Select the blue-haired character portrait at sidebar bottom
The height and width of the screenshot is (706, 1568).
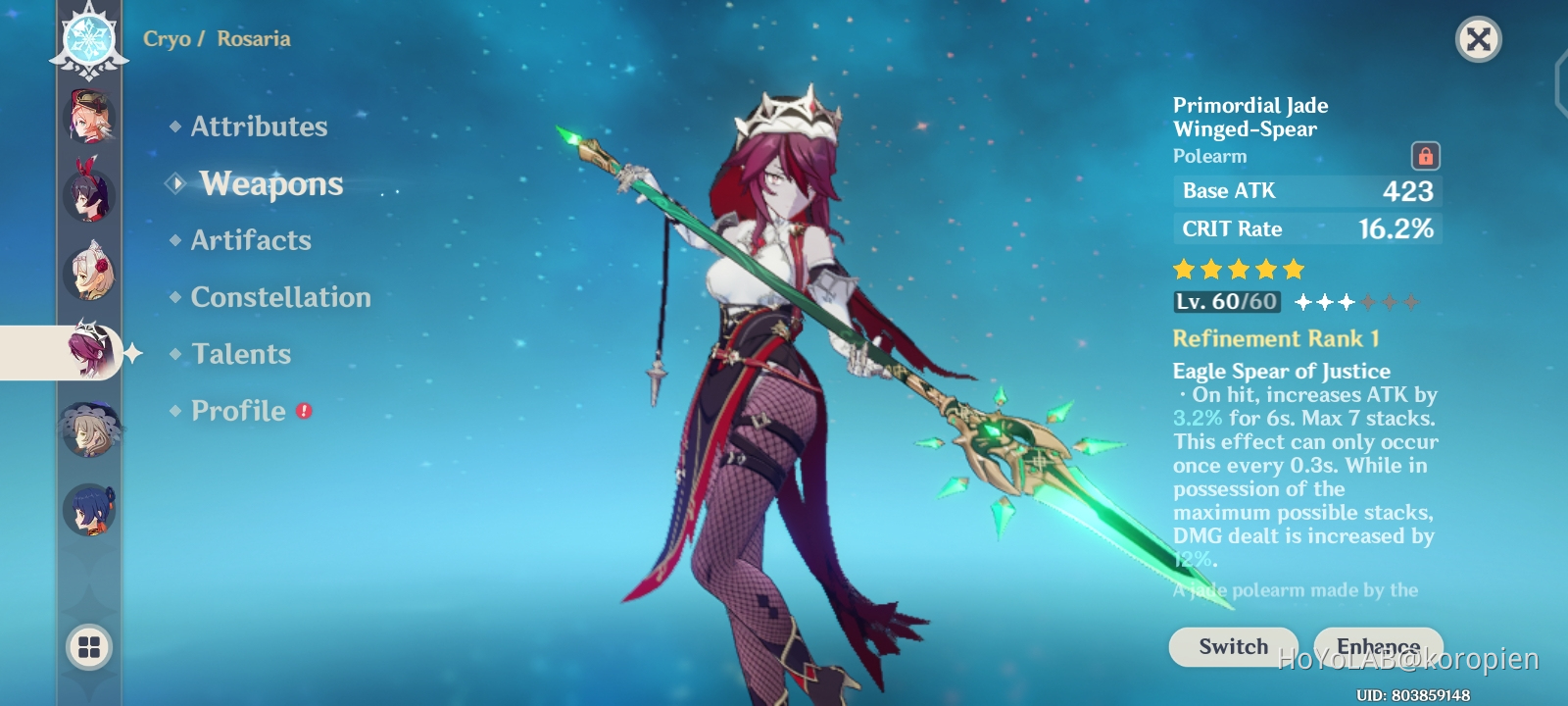[x=91, y=508]
